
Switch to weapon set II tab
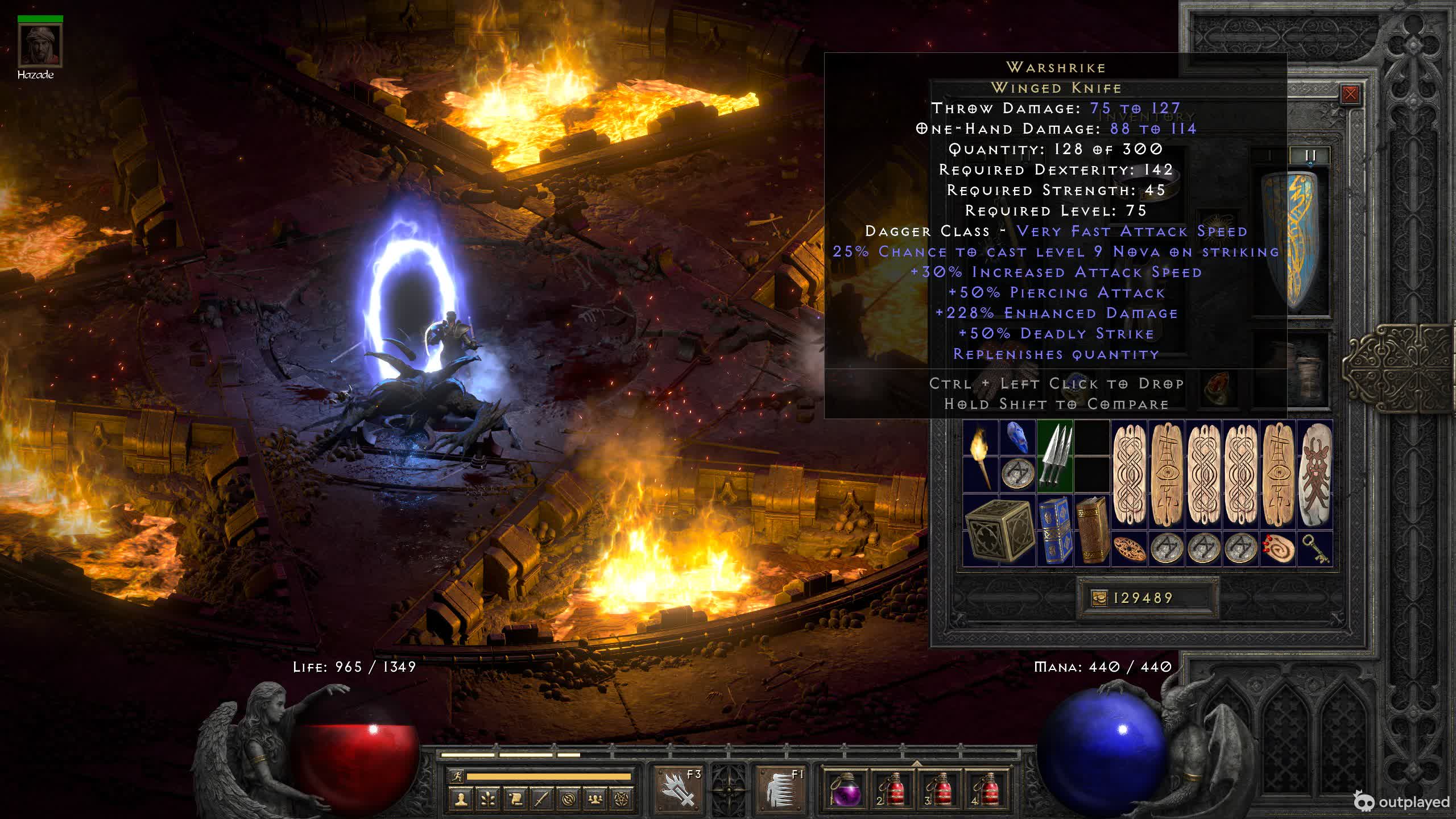click(1310, 155)
